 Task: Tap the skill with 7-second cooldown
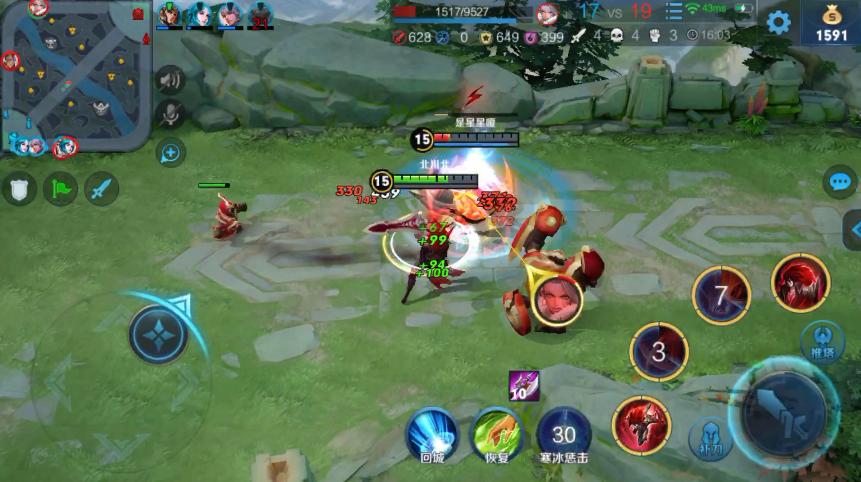pos(722,295)
